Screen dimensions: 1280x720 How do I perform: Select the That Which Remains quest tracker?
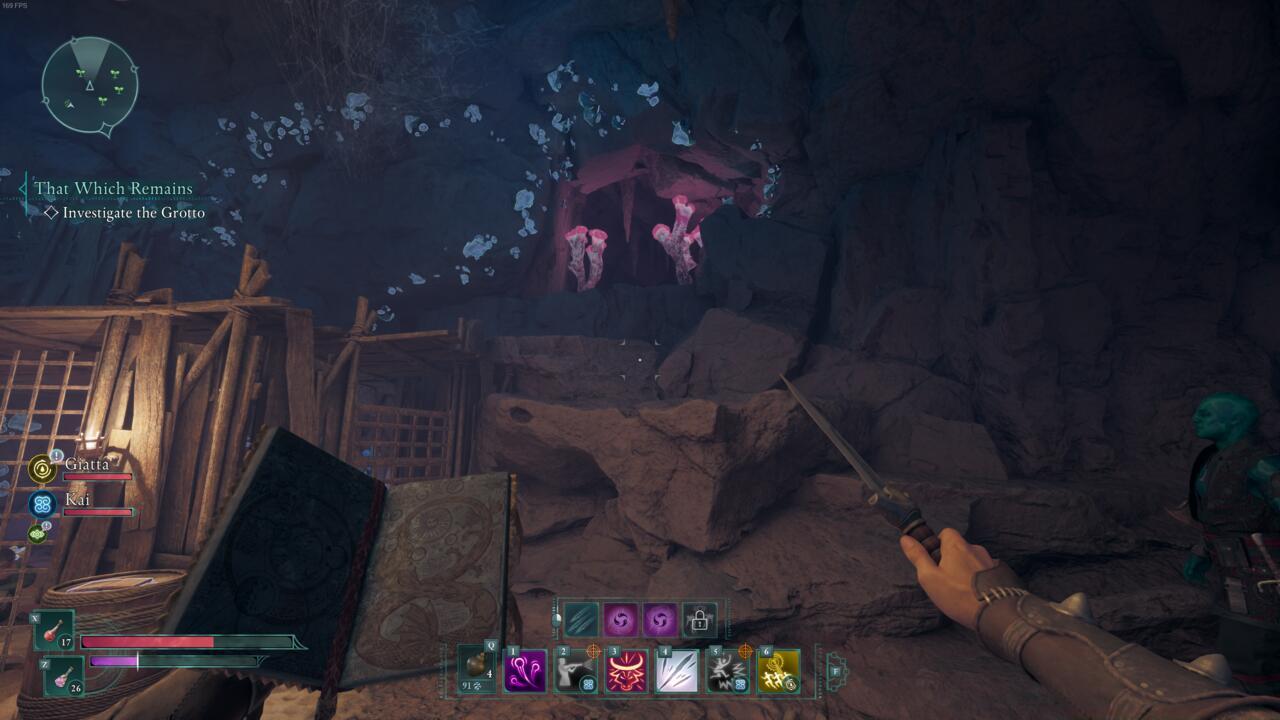click(x=113, y=188)
